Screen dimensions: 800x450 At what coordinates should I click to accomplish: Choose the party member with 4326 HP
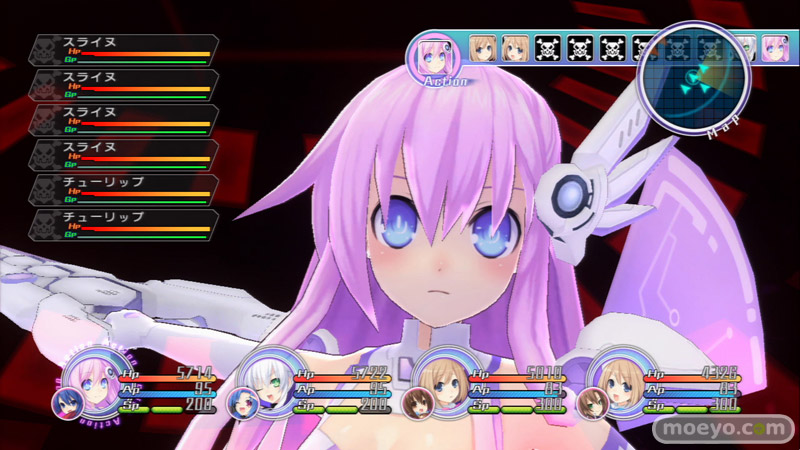614,378
